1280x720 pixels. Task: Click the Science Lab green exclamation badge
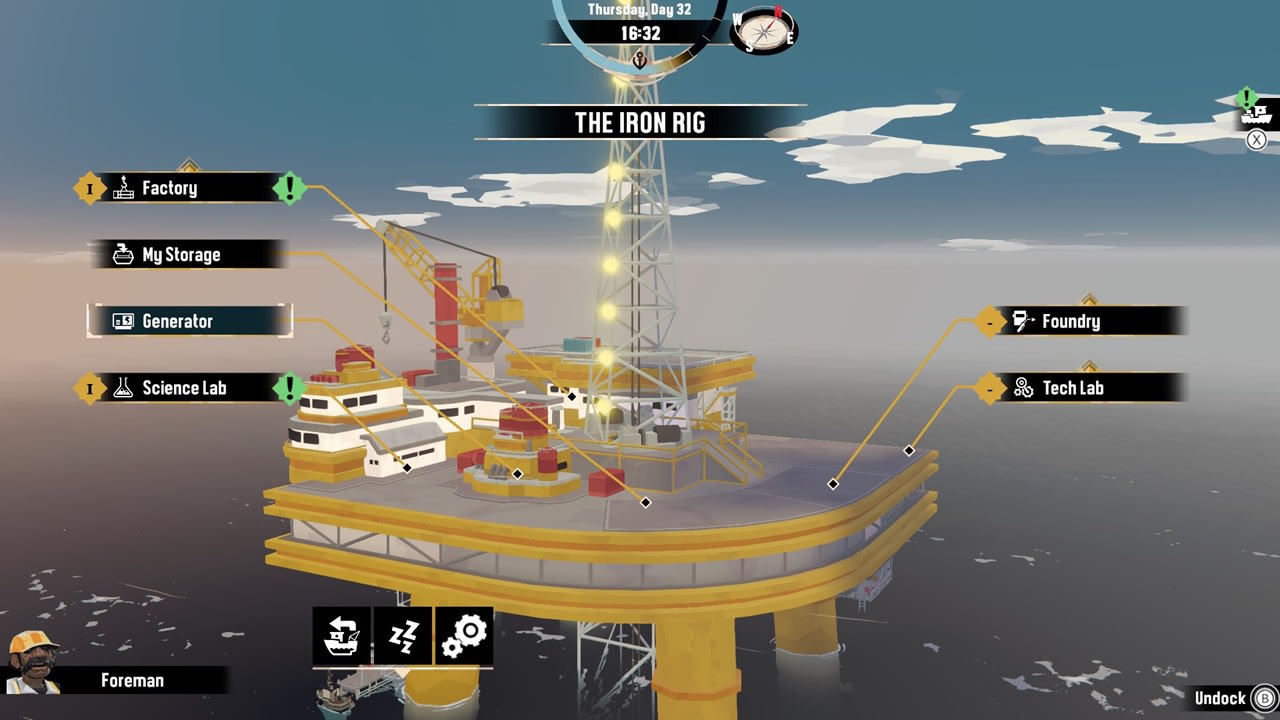[x=289, y=388]
